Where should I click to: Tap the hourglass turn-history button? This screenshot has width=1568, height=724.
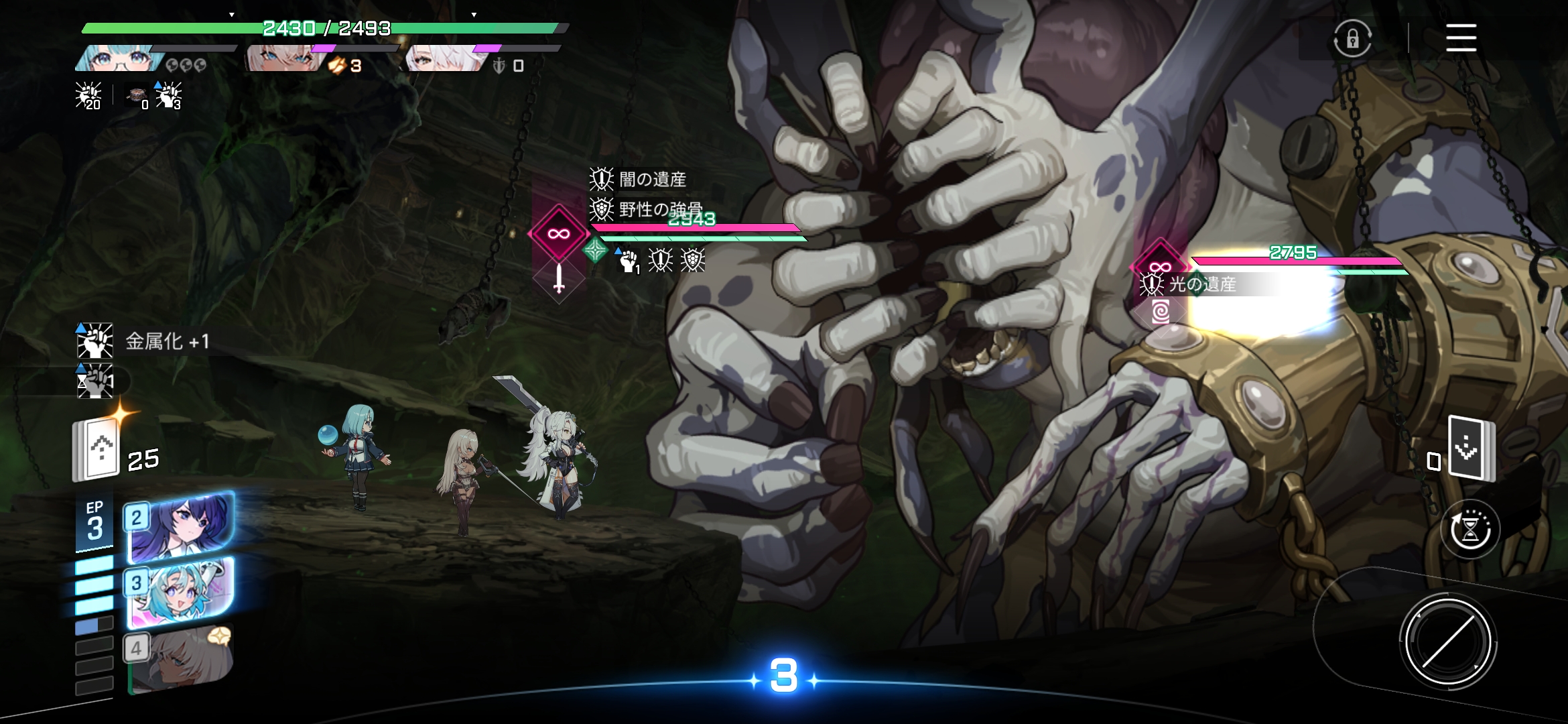(x=1469, y=530)
